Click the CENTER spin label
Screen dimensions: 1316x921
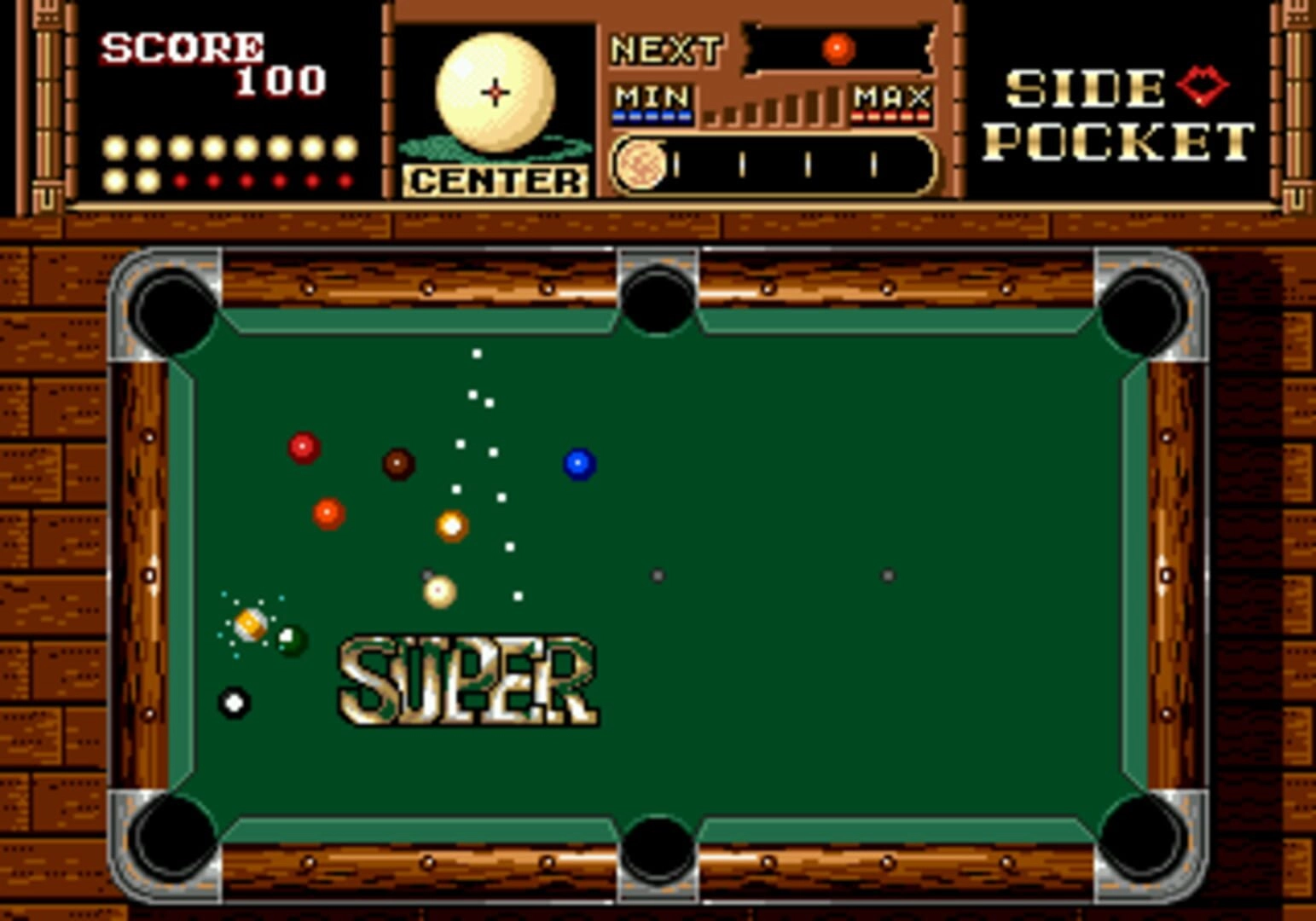[495, 181]
